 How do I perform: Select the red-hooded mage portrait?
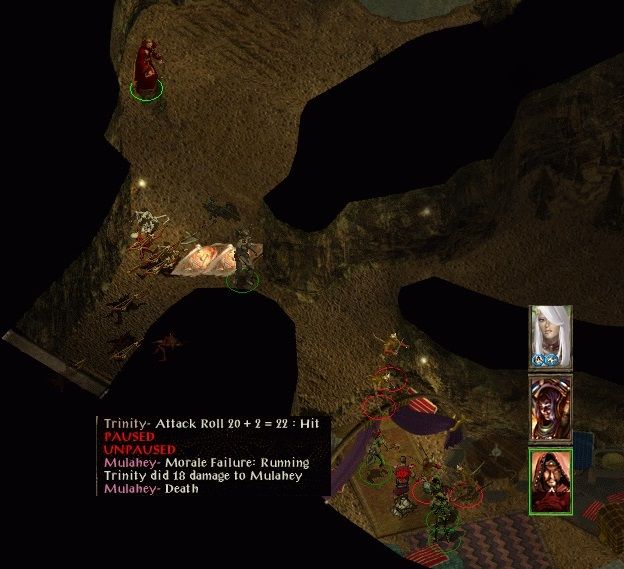(550, 480)
